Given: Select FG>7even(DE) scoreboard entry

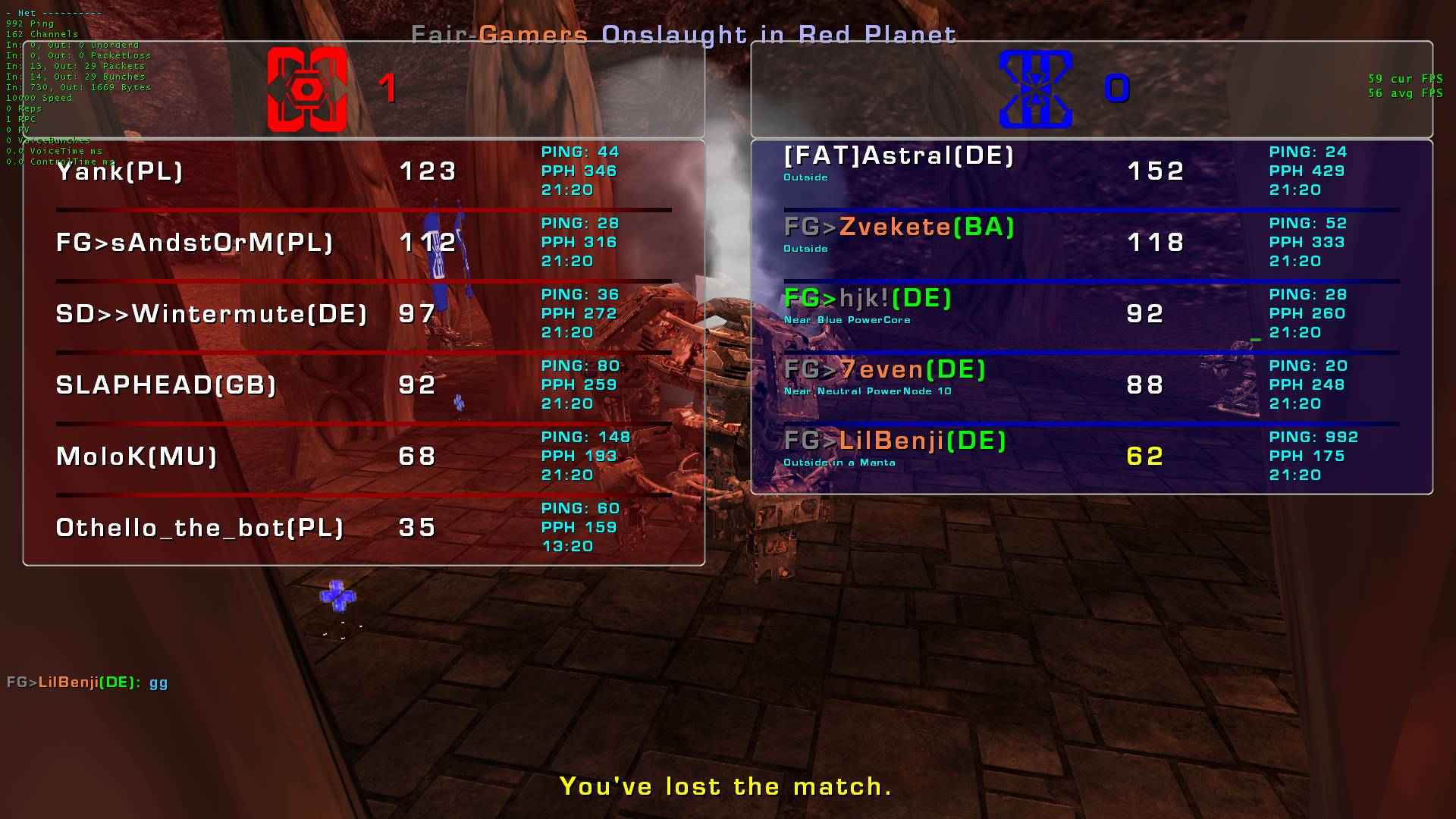Looking at the screenshot, I should coord(884,370).
